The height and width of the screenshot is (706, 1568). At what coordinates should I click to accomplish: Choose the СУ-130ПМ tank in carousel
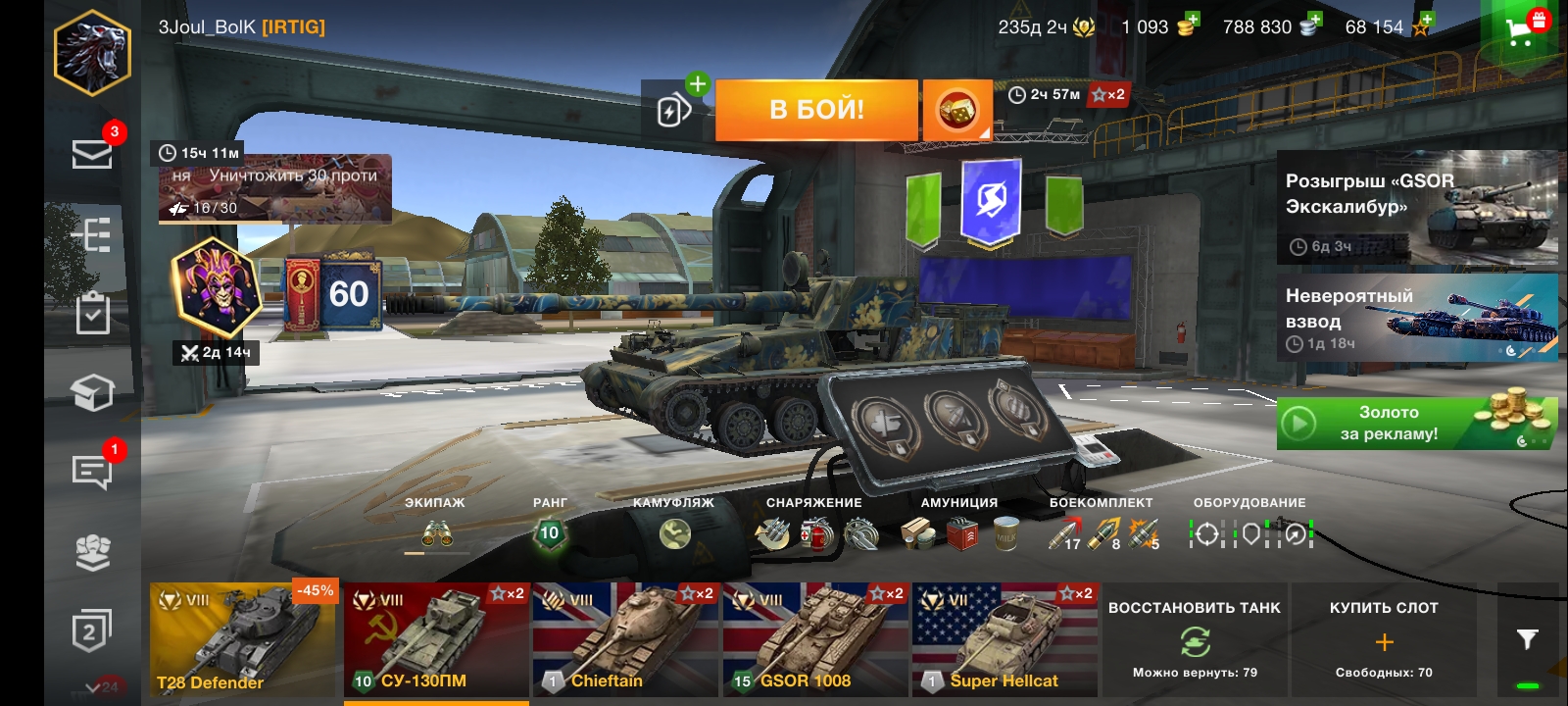coord(435,639)
